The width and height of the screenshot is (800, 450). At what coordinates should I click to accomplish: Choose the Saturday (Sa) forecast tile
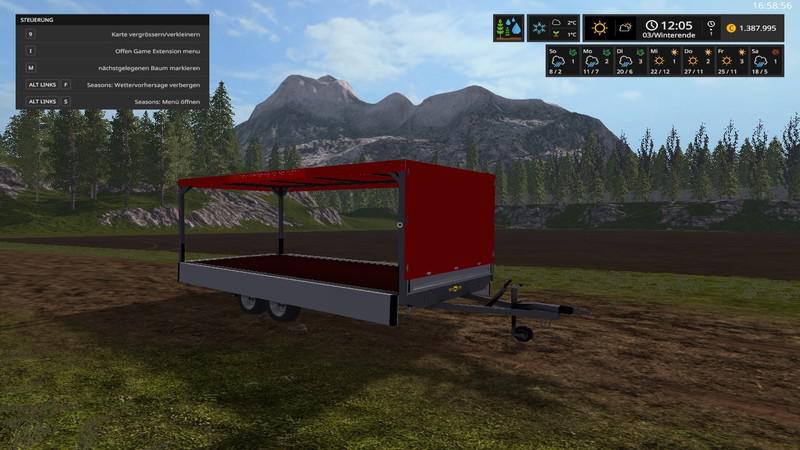[x=761, y=60]
